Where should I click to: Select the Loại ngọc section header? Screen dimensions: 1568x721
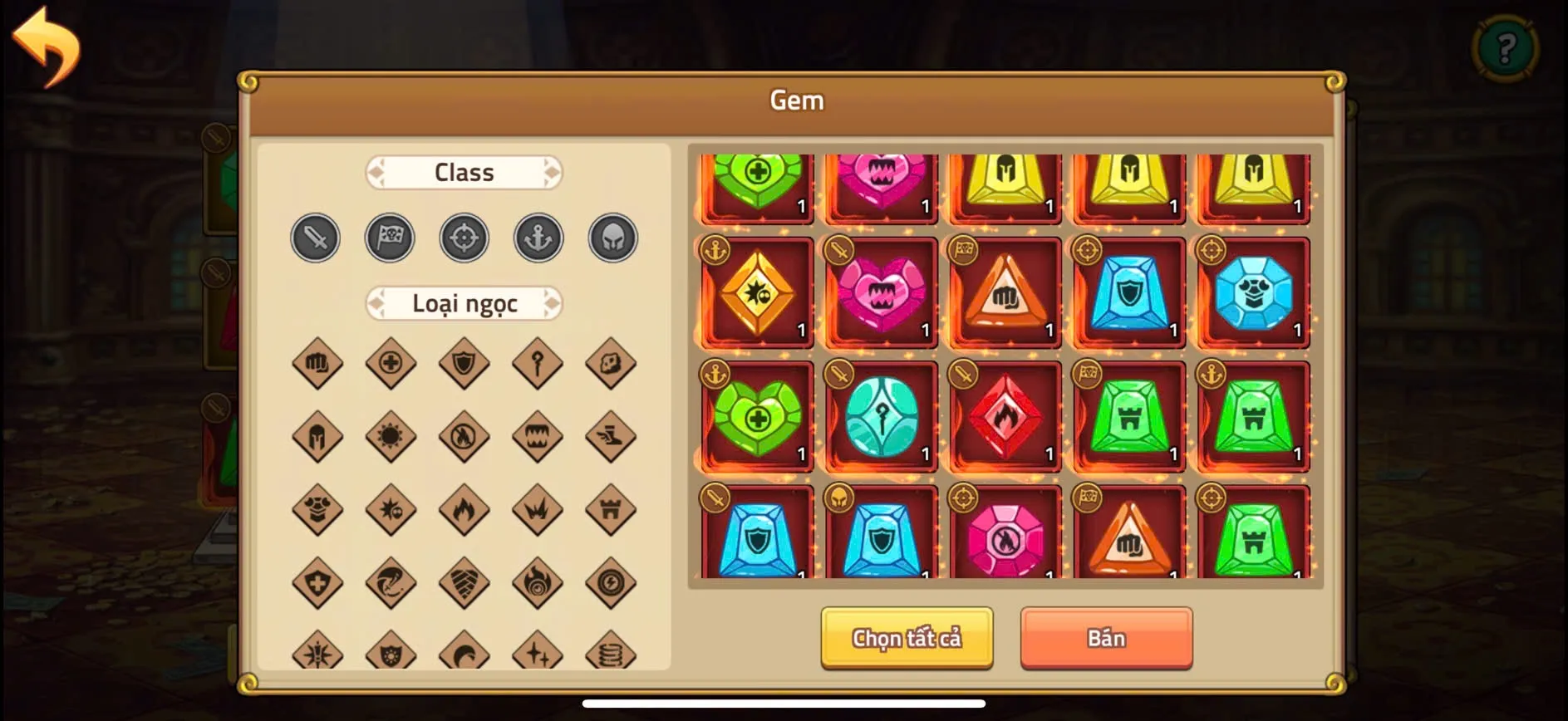coord(464,304)
